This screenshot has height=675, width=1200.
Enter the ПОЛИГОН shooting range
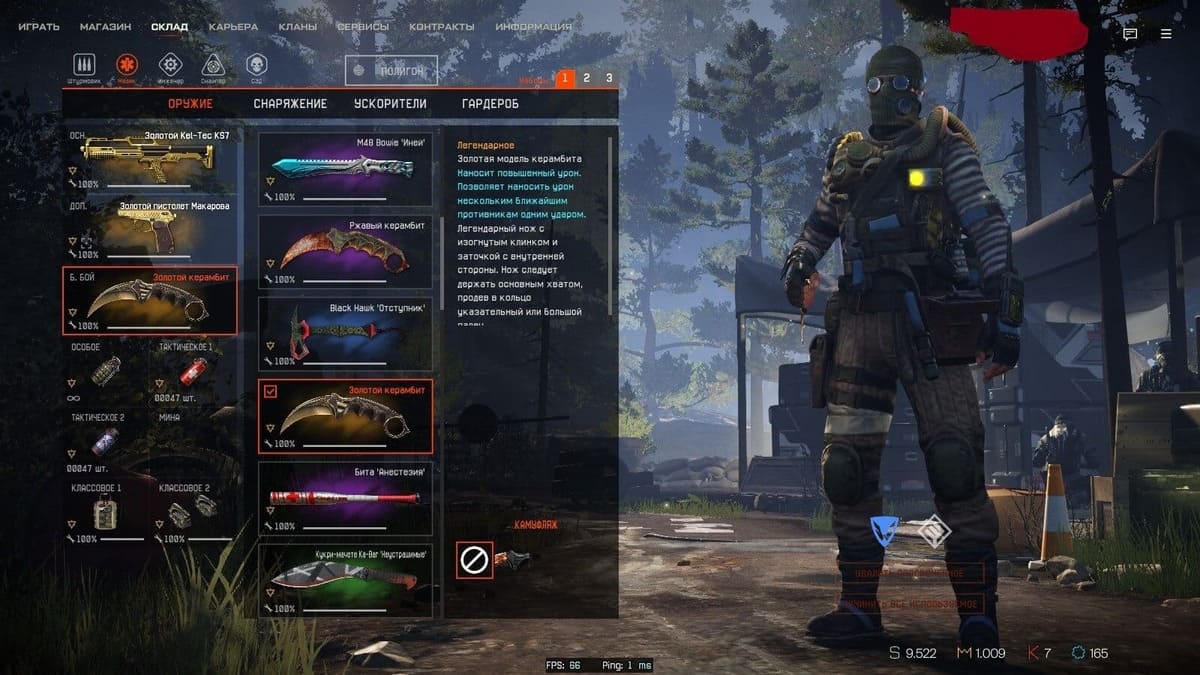click(x=391, y=71)
